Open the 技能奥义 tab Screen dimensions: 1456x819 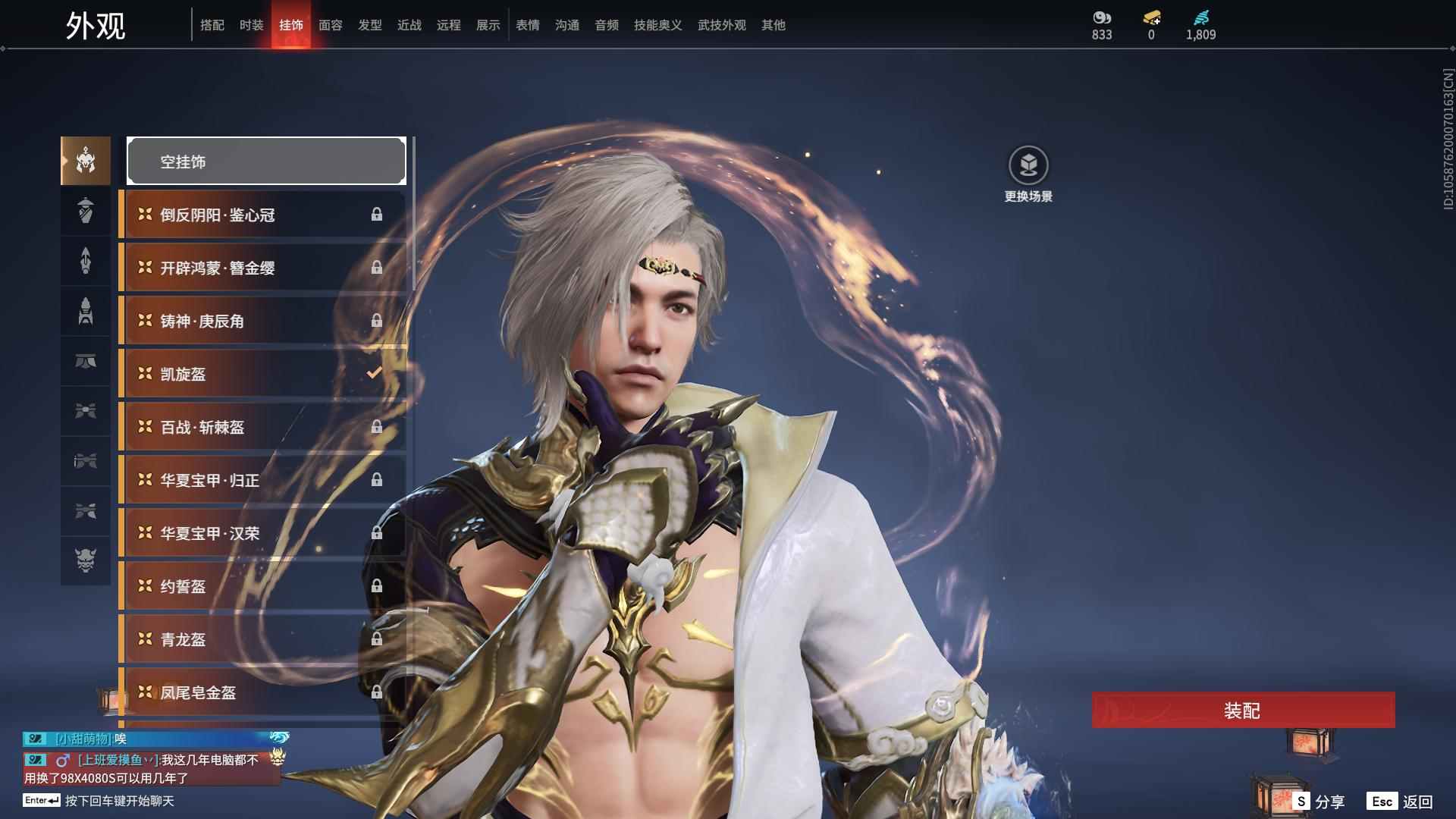click(657, 25)
